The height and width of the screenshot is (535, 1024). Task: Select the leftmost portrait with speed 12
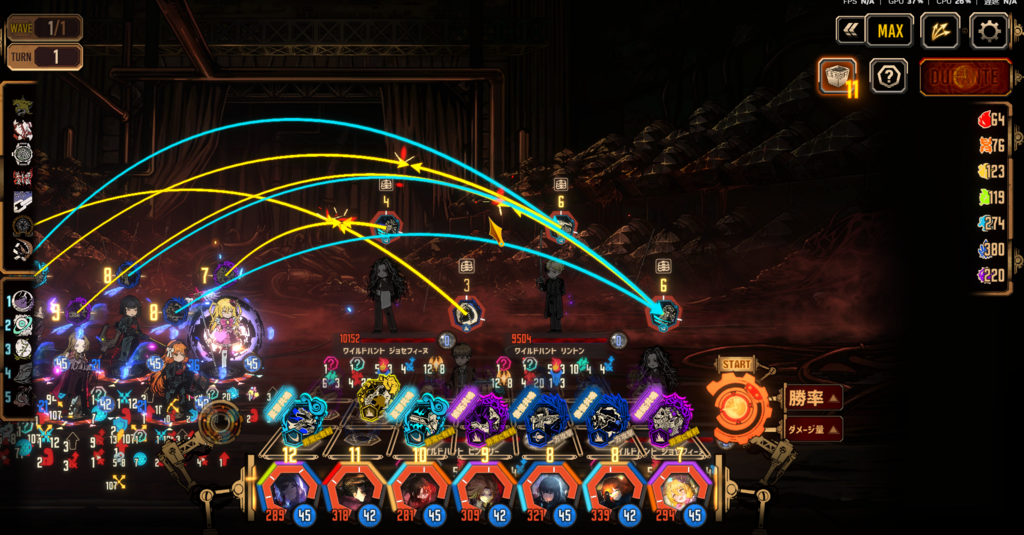(x=288, y=489)
